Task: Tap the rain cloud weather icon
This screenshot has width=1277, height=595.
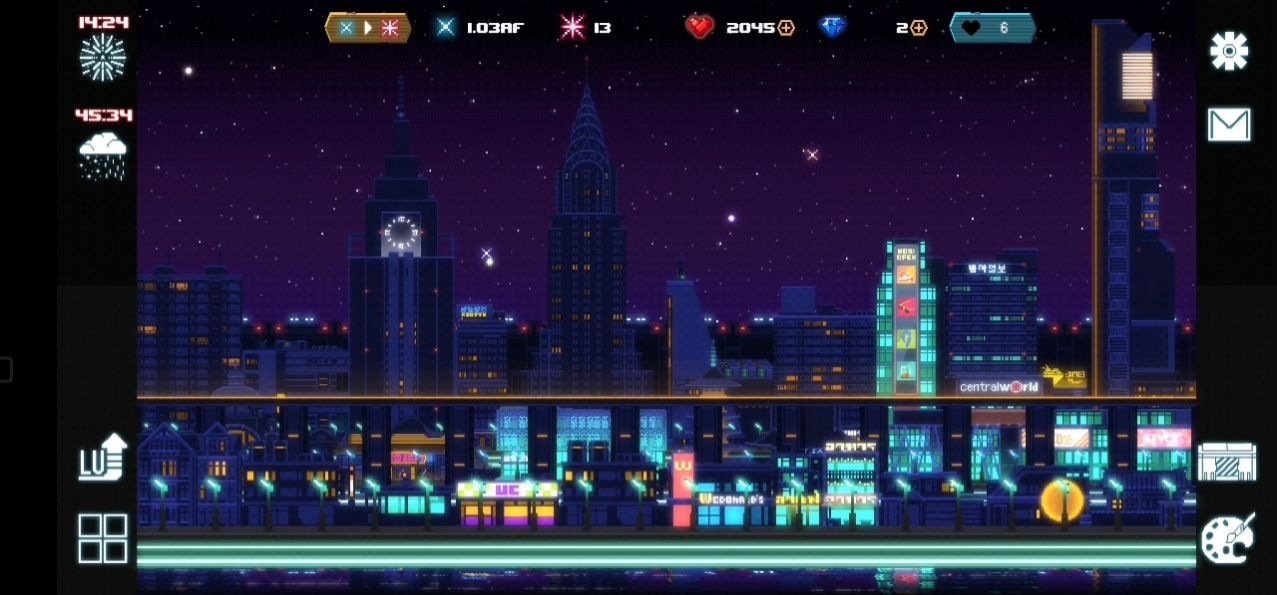Action: click(103, 155)
